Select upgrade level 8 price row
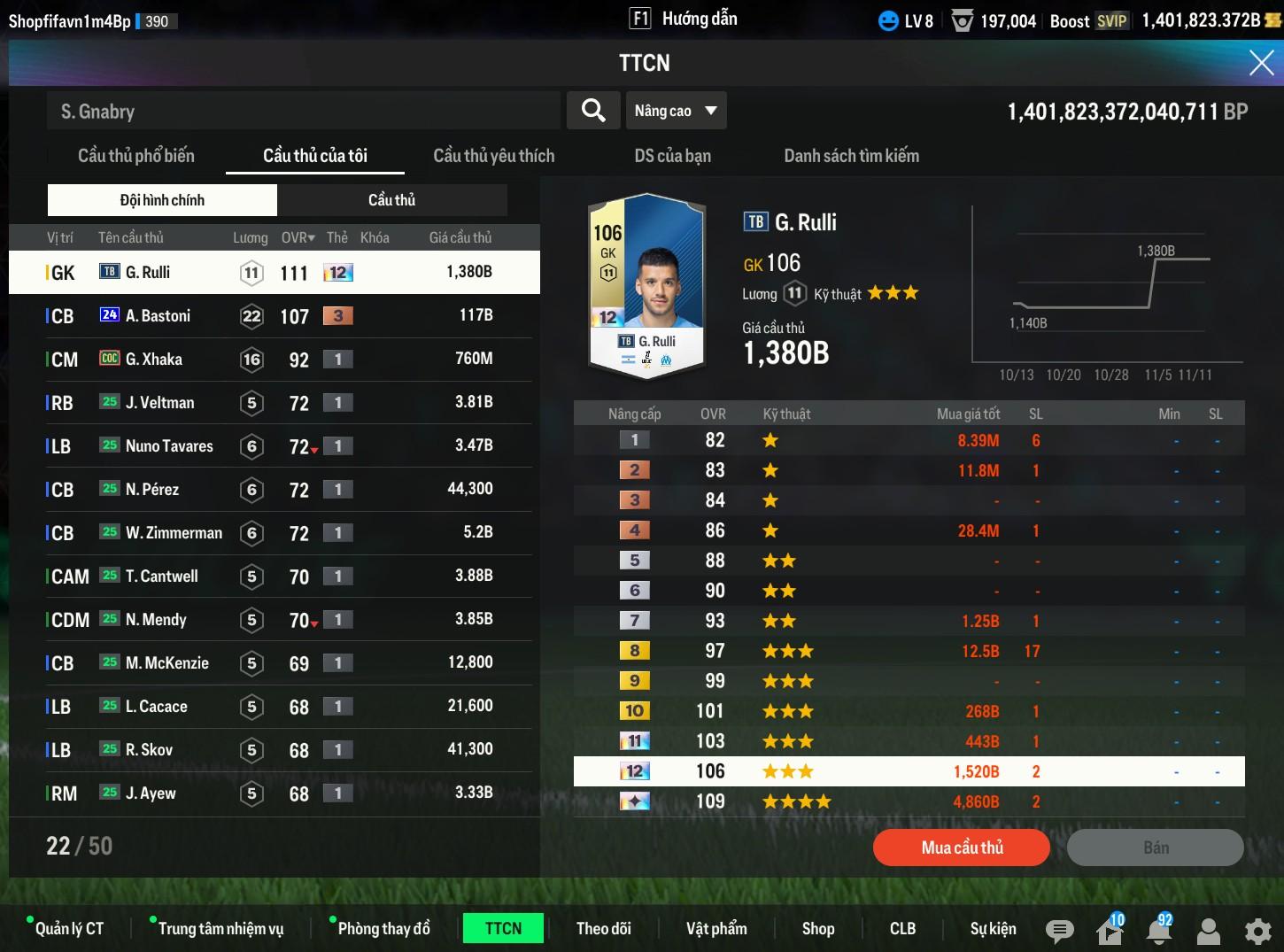 tap(909, 651)
